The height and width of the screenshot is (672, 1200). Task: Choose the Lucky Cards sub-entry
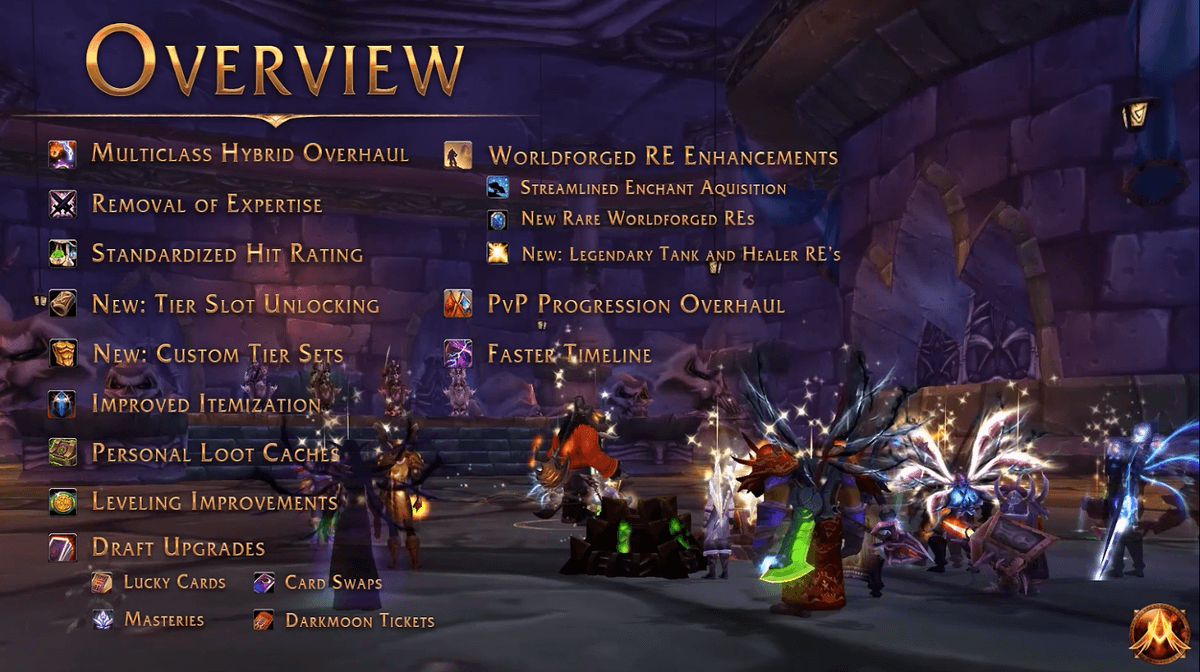click(x=174, y=582)
